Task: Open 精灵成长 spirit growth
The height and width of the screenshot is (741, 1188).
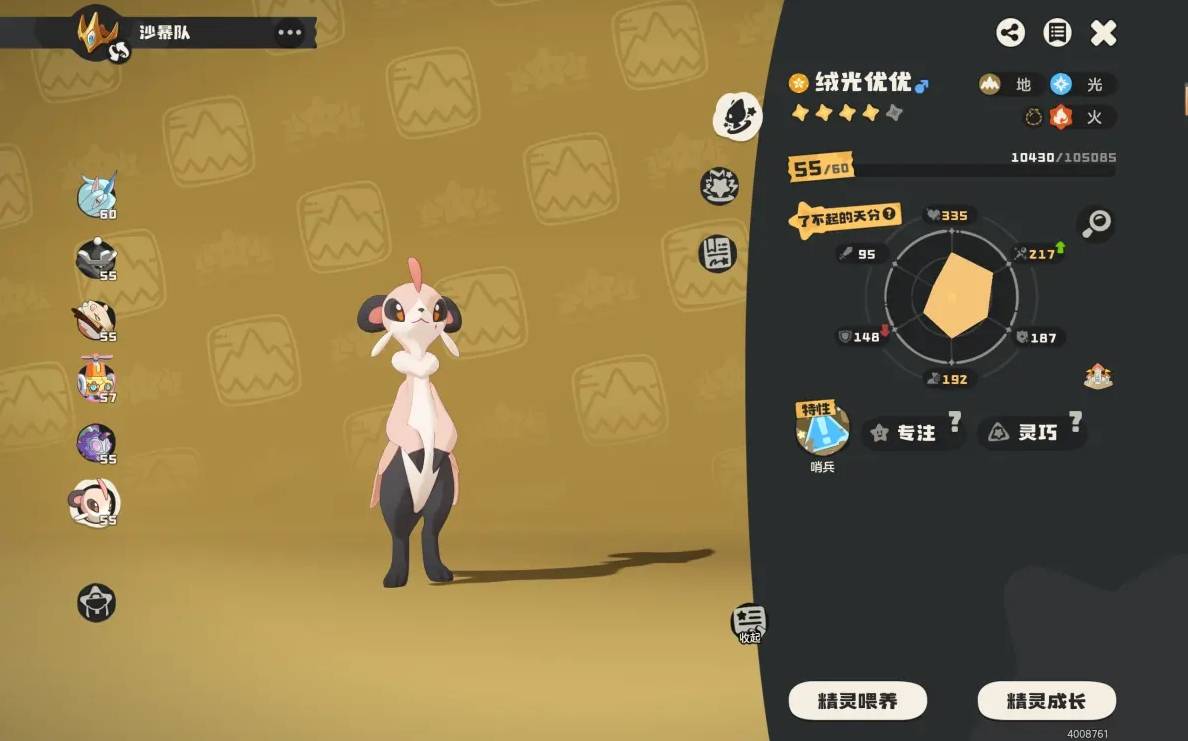Action: click(1045, 701)
